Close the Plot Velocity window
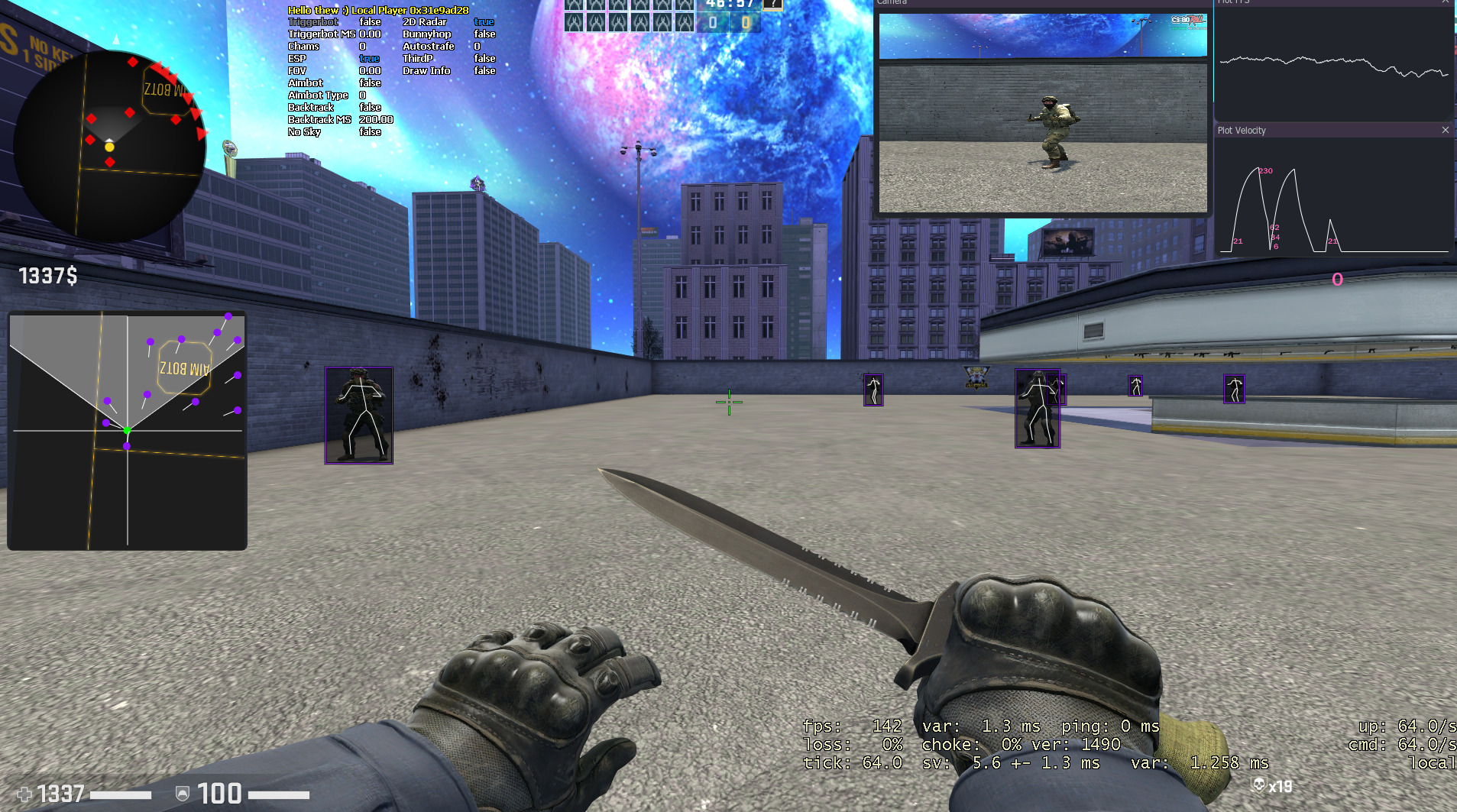The height and width of the screenshot is (812, 1457). point(1445,131)
